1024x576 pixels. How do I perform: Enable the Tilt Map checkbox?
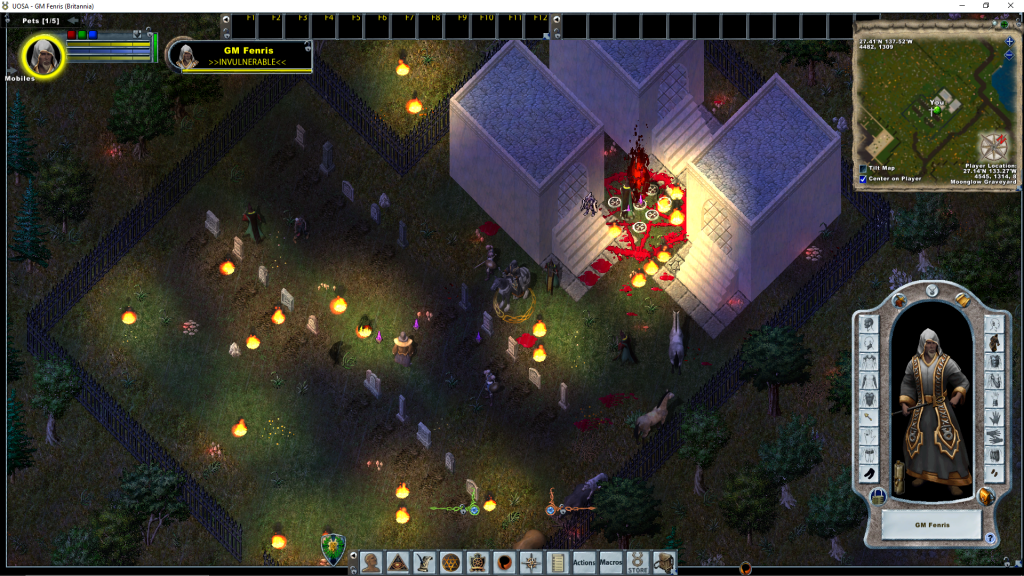pyautogui.click(x=863, y=168)
